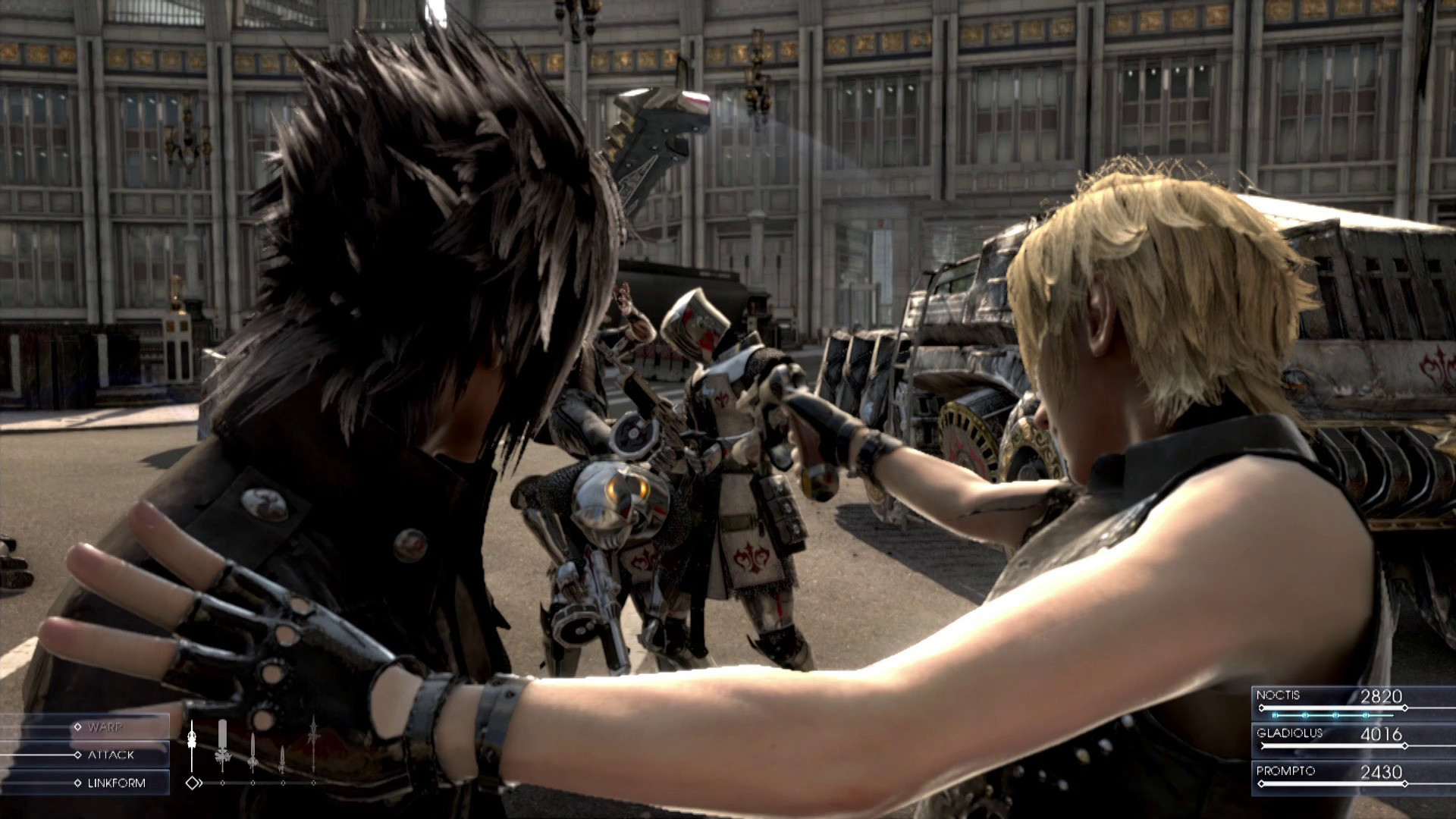
Task: Equip the short dagger weapon icon
Action: (x=282, y=758)
